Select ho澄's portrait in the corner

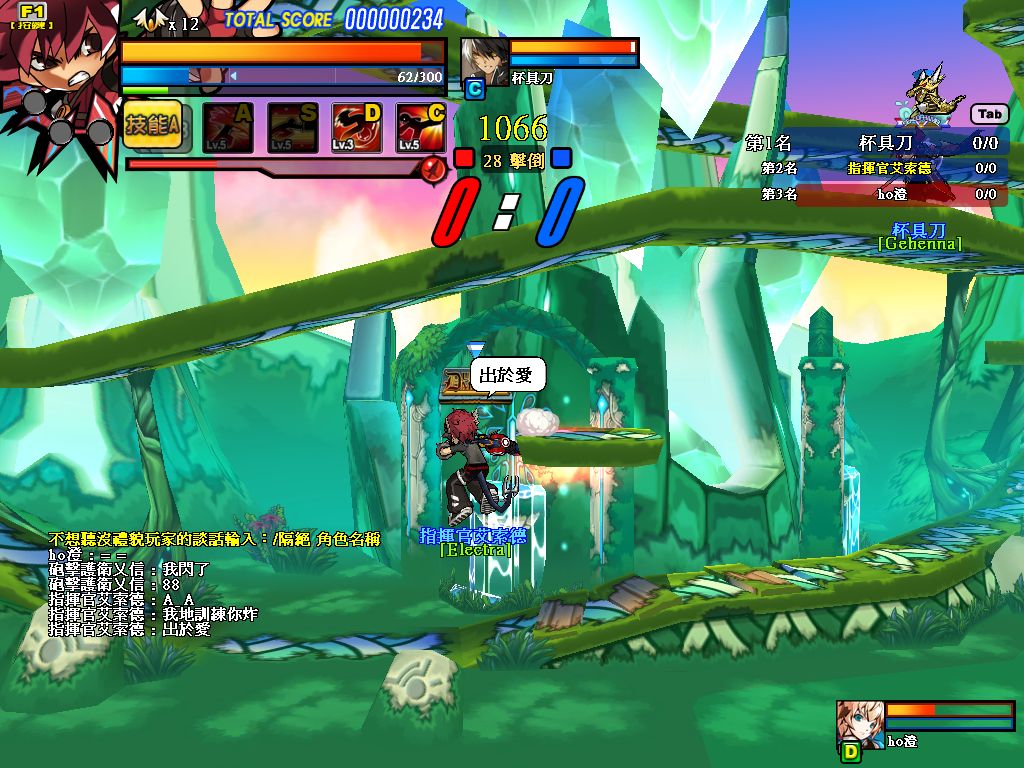pos(859,723)
